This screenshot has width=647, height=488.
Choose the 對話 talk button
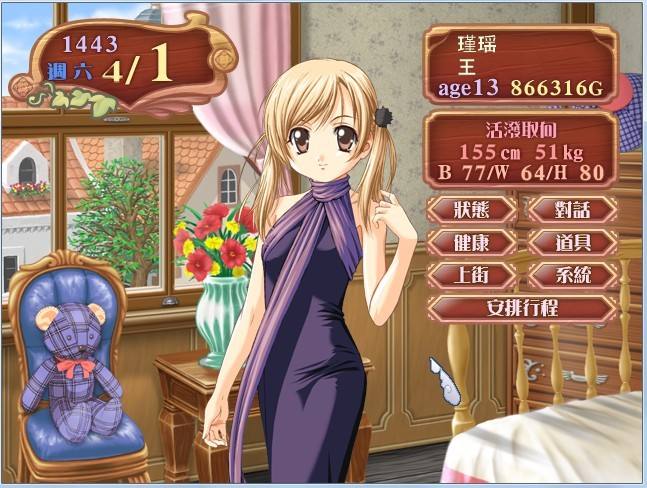pyautogui.click(x=572, y=209)
